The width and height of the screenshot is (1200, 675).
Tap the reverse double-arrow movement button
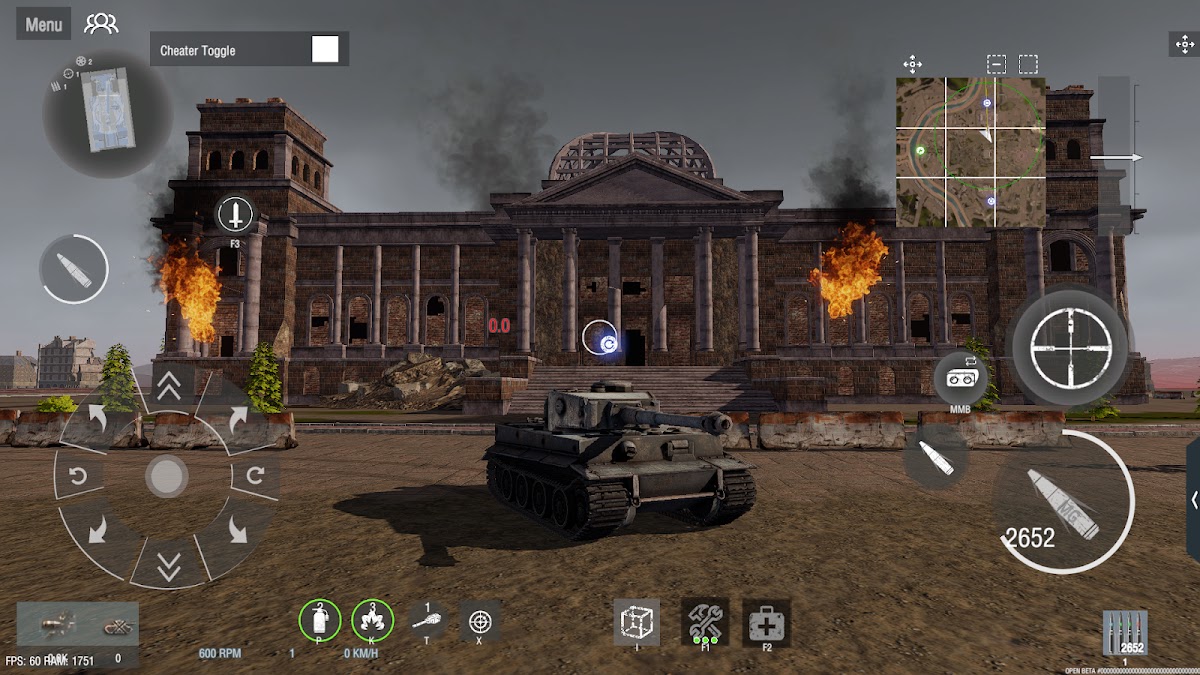(168, 567)
